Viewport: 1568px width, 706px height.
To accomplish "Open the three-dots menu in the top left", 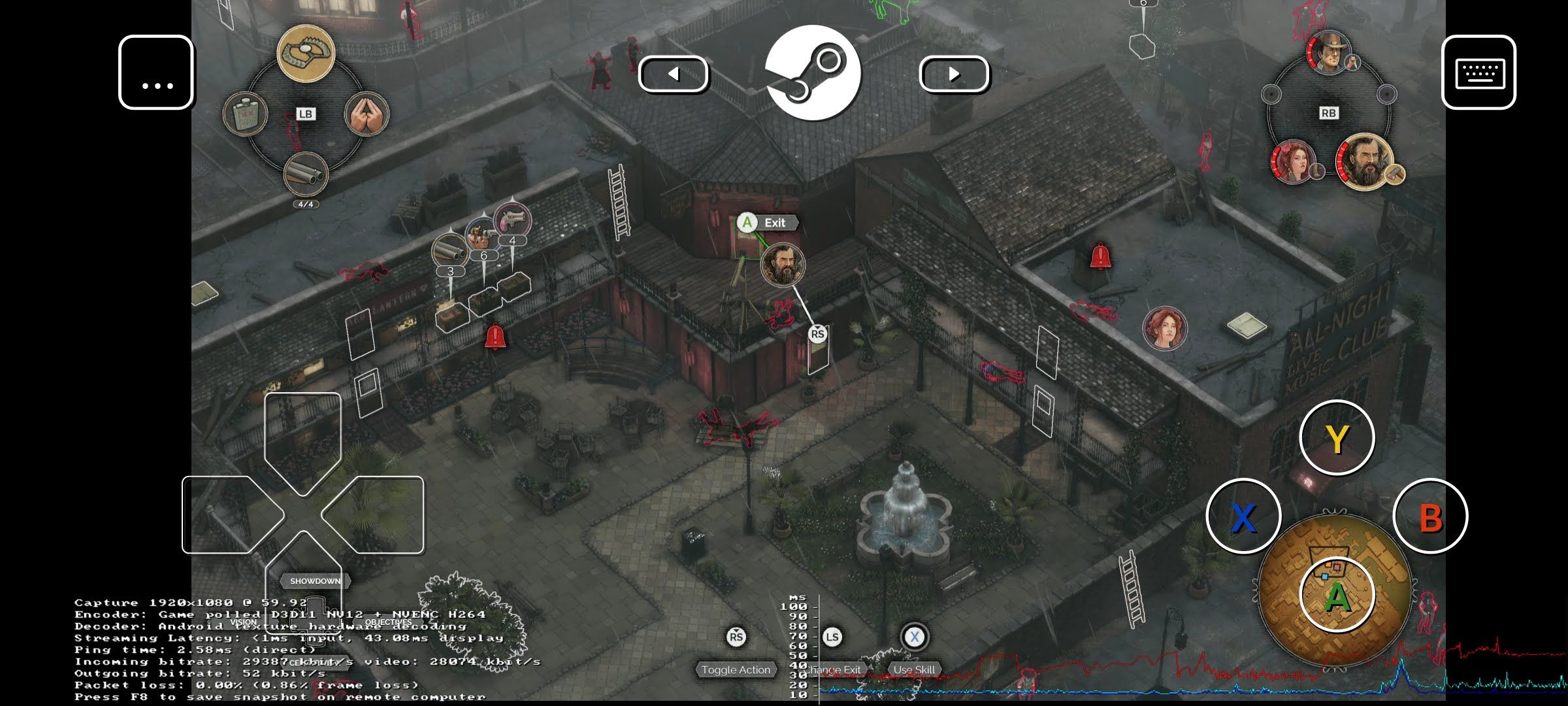I will (156, 72).
